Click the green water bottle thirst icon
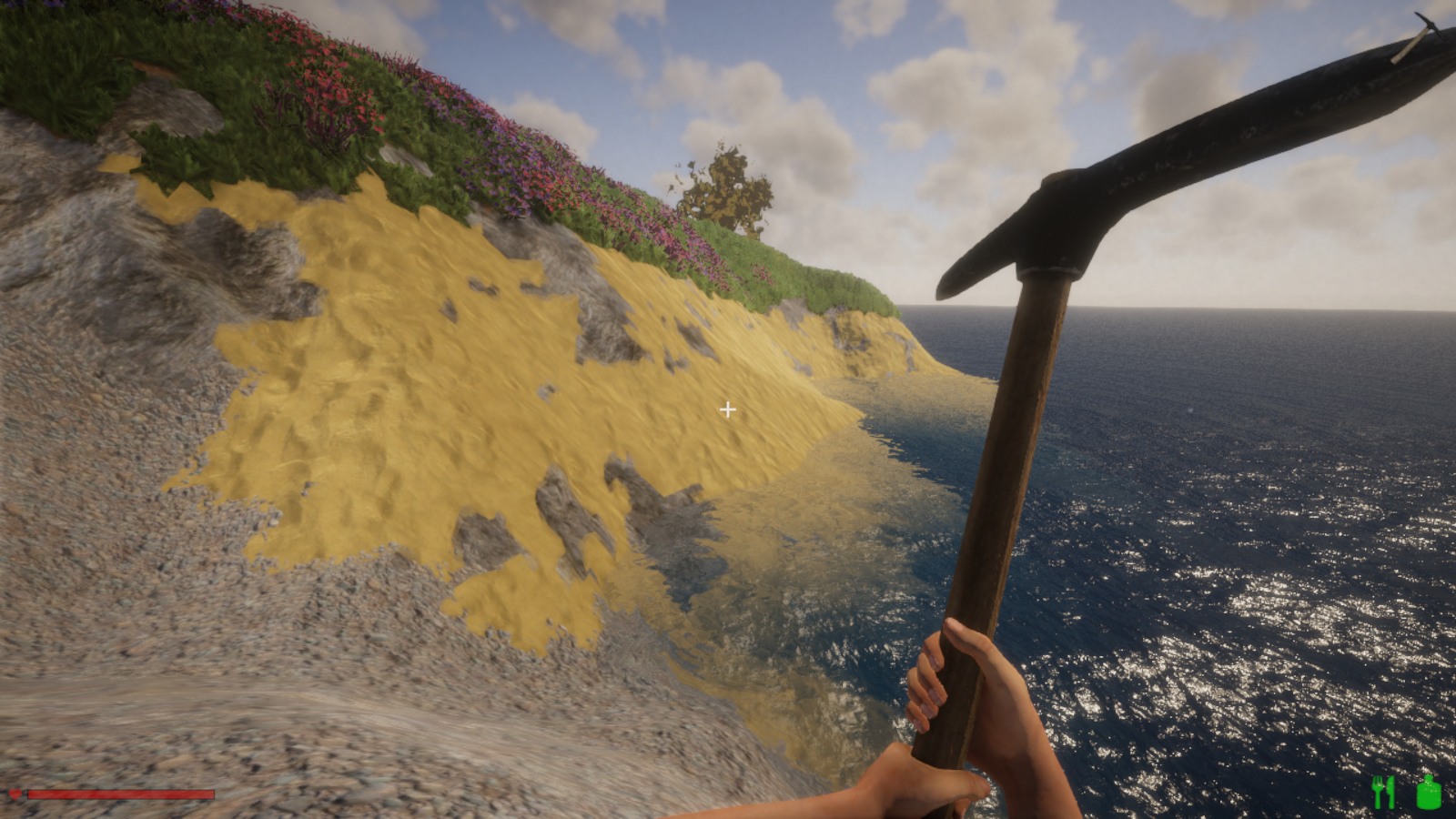 tap(1428, 792)
